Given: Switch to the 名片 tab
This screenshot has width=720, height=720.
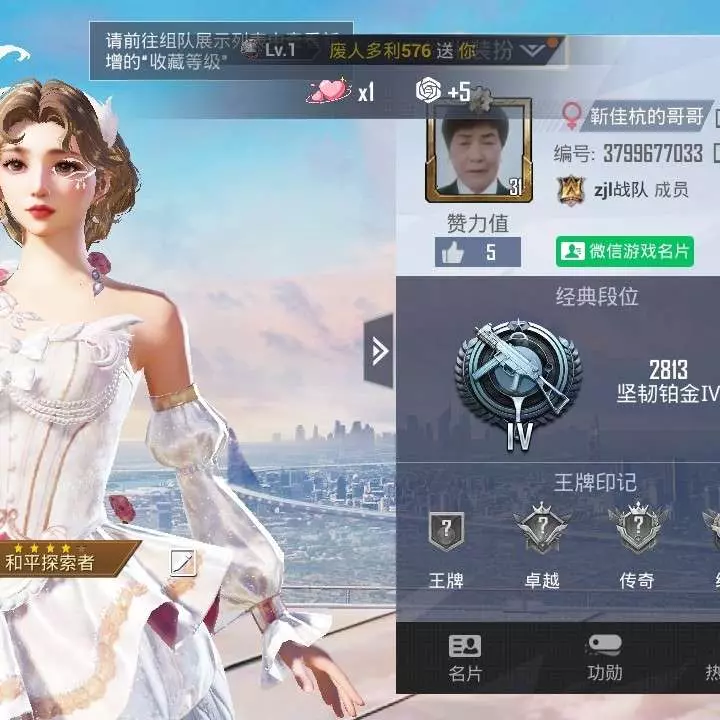Looking at the screenshot, I should click(x=464, y=658).
